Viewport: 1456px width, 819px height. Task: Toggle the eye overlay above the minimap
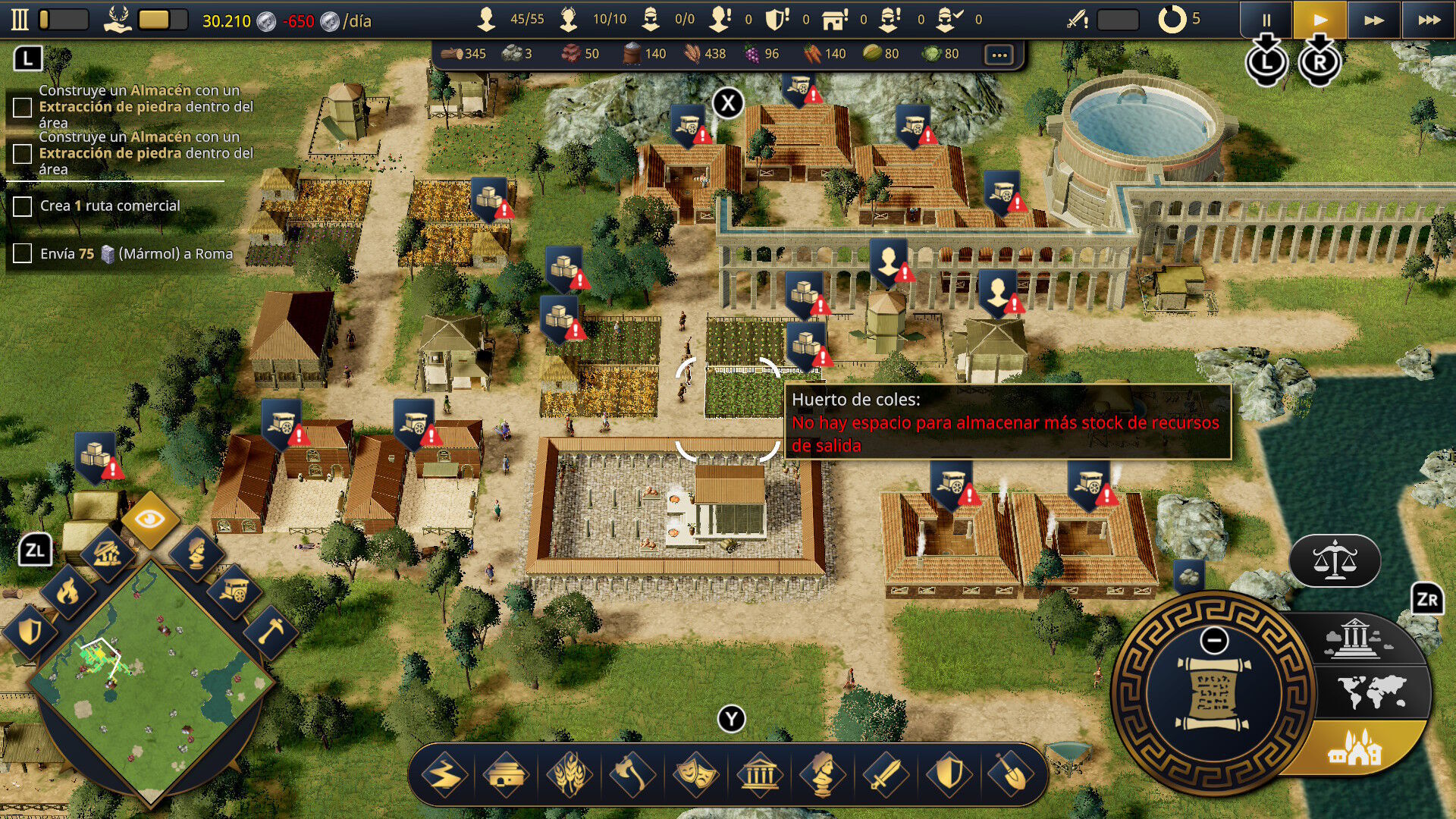[150, 519]
